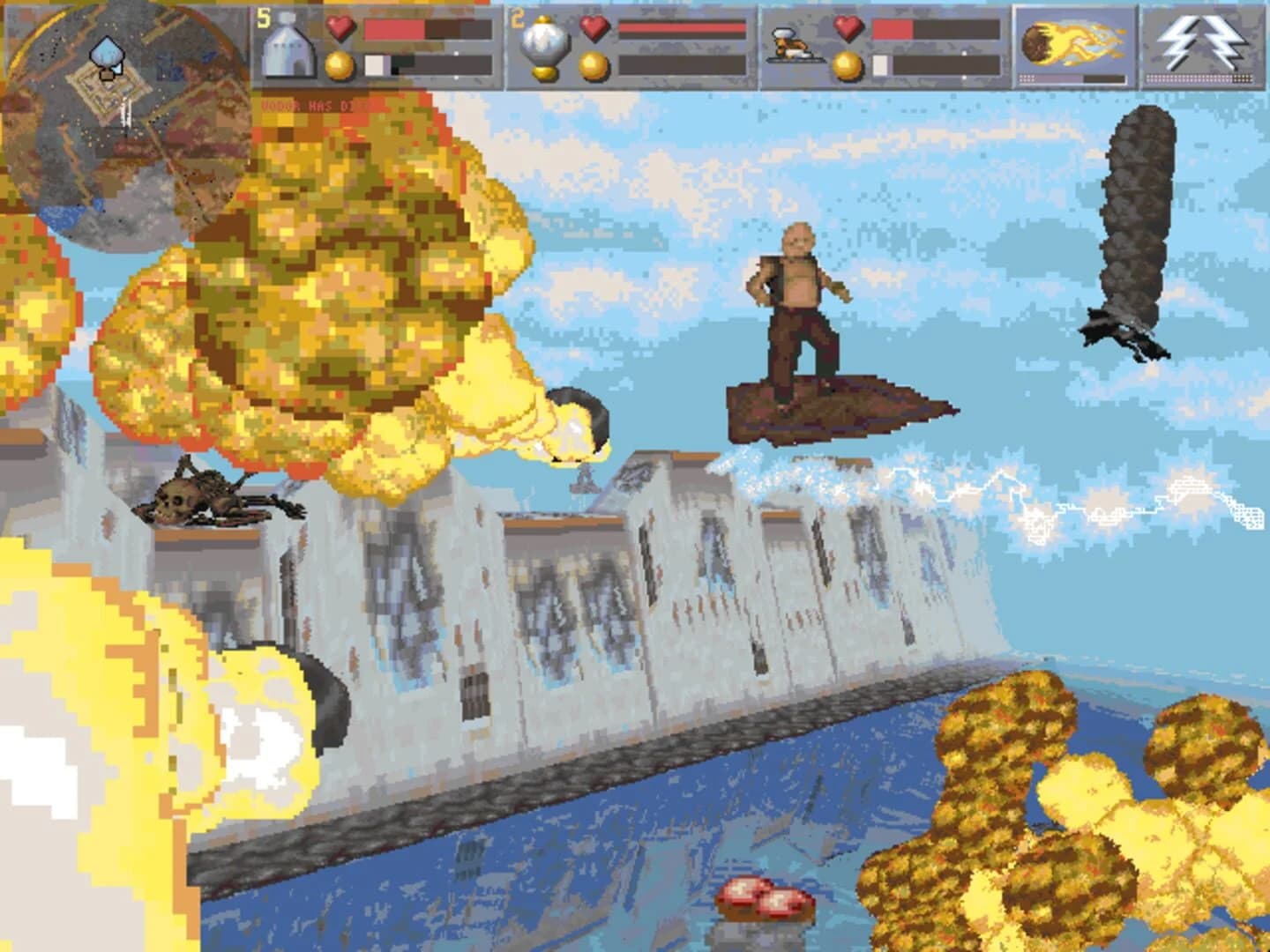Click the red health bar of the balloon panel
Screen dimensions: 1270x952
point(679,26)
